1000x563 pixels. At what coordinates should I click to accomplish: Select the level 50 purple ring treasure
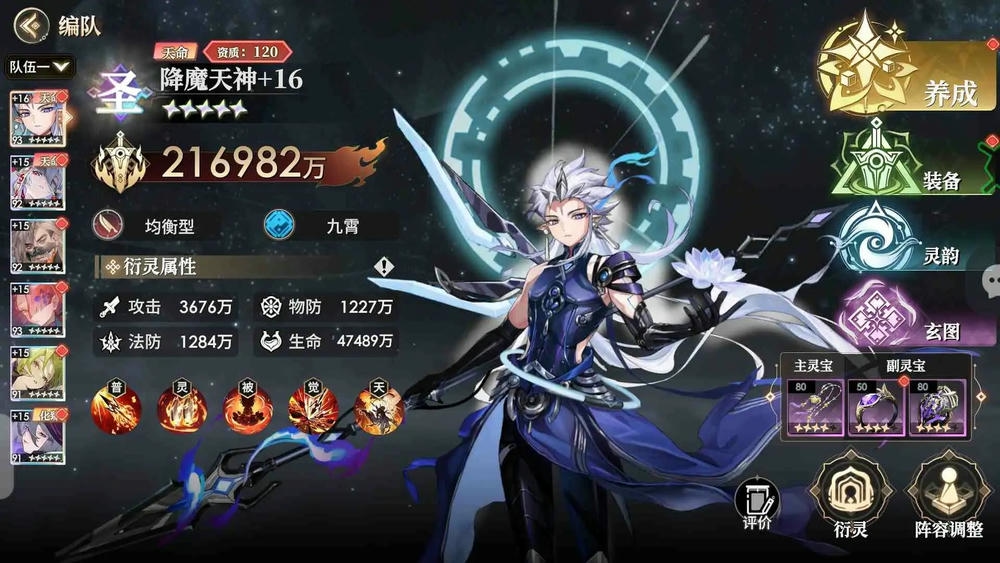pos(870,405)
